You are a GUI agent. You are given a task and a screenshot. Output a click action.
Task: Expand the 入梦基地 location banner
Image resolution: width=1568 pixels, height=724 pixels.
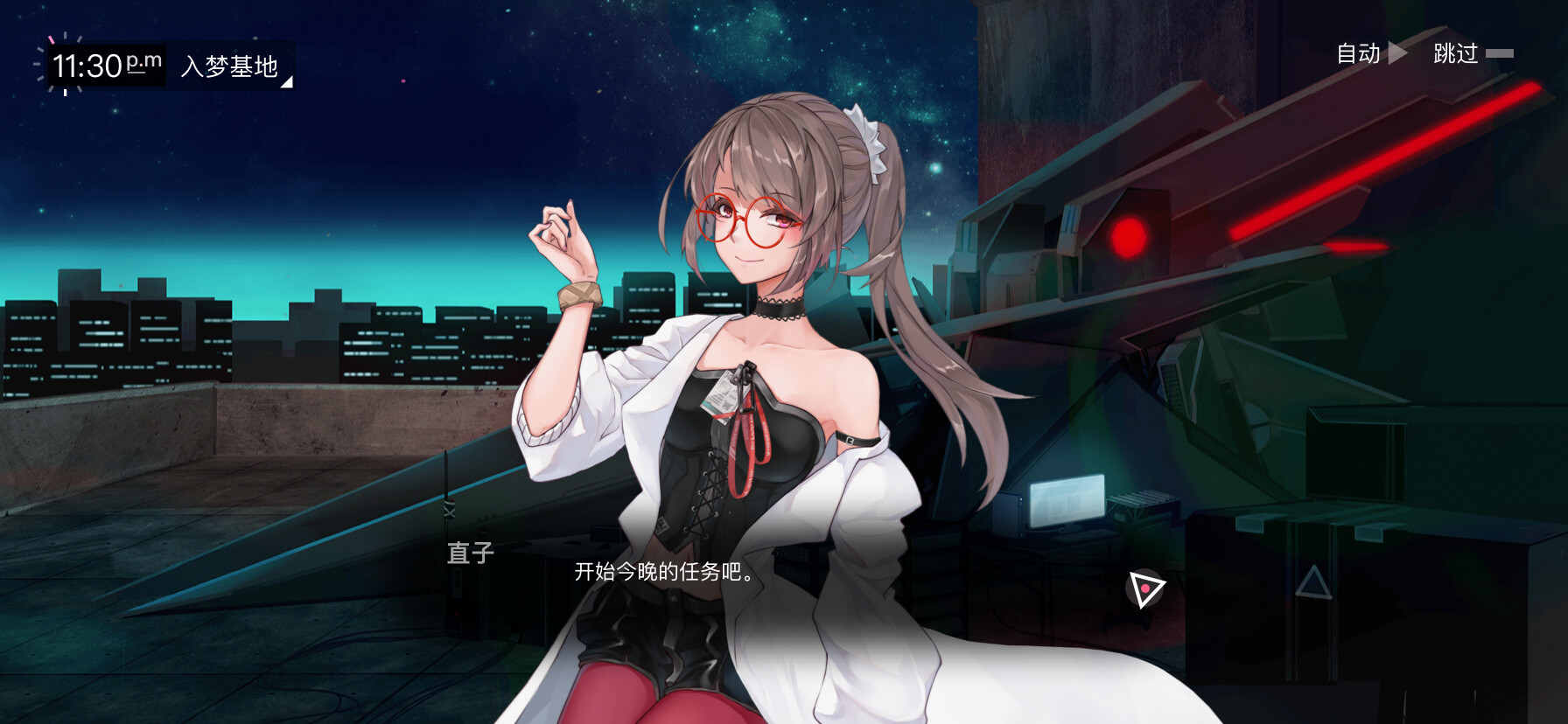click(231, 63)
